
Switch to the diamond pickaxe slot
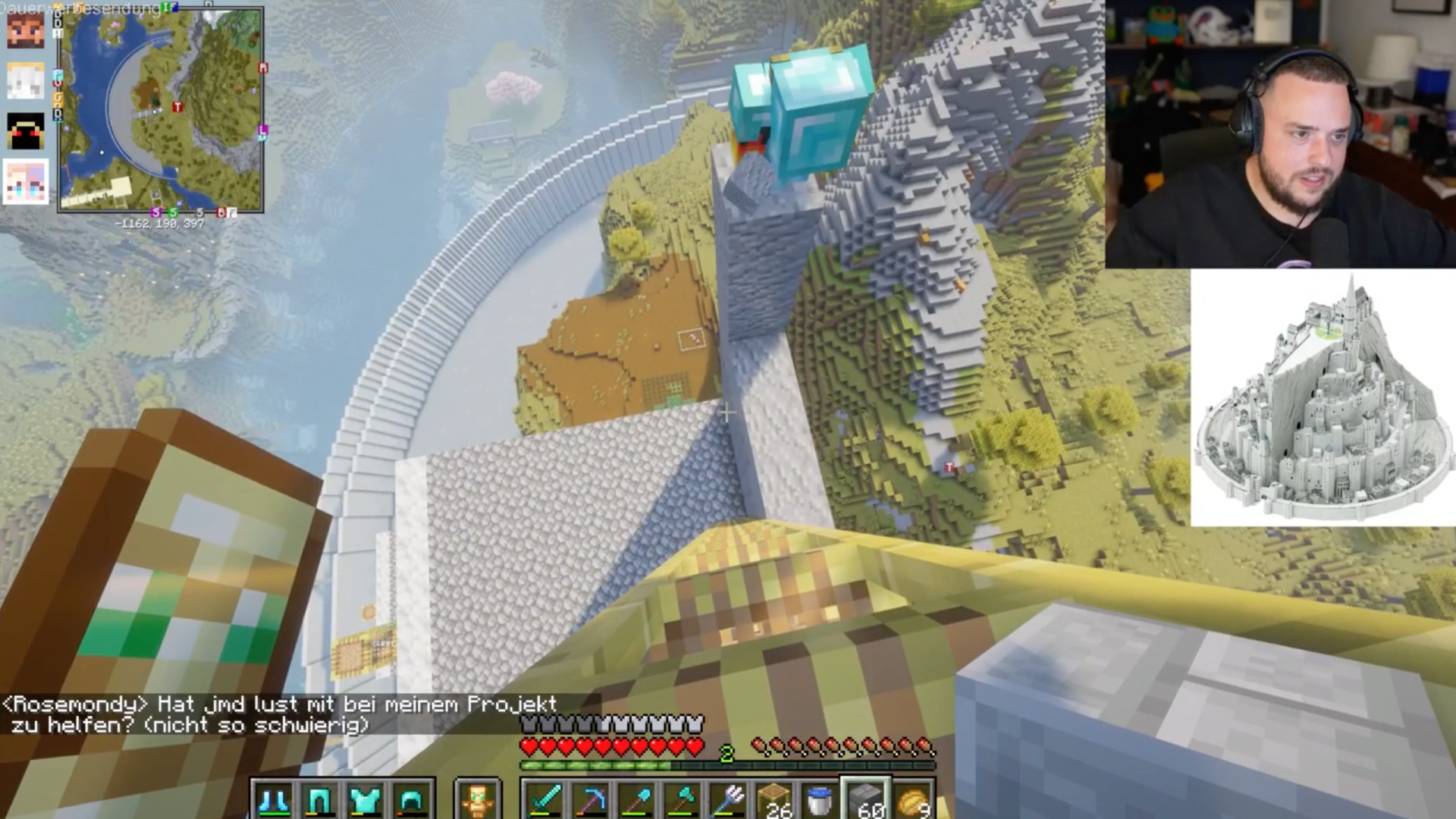point(591,801)
